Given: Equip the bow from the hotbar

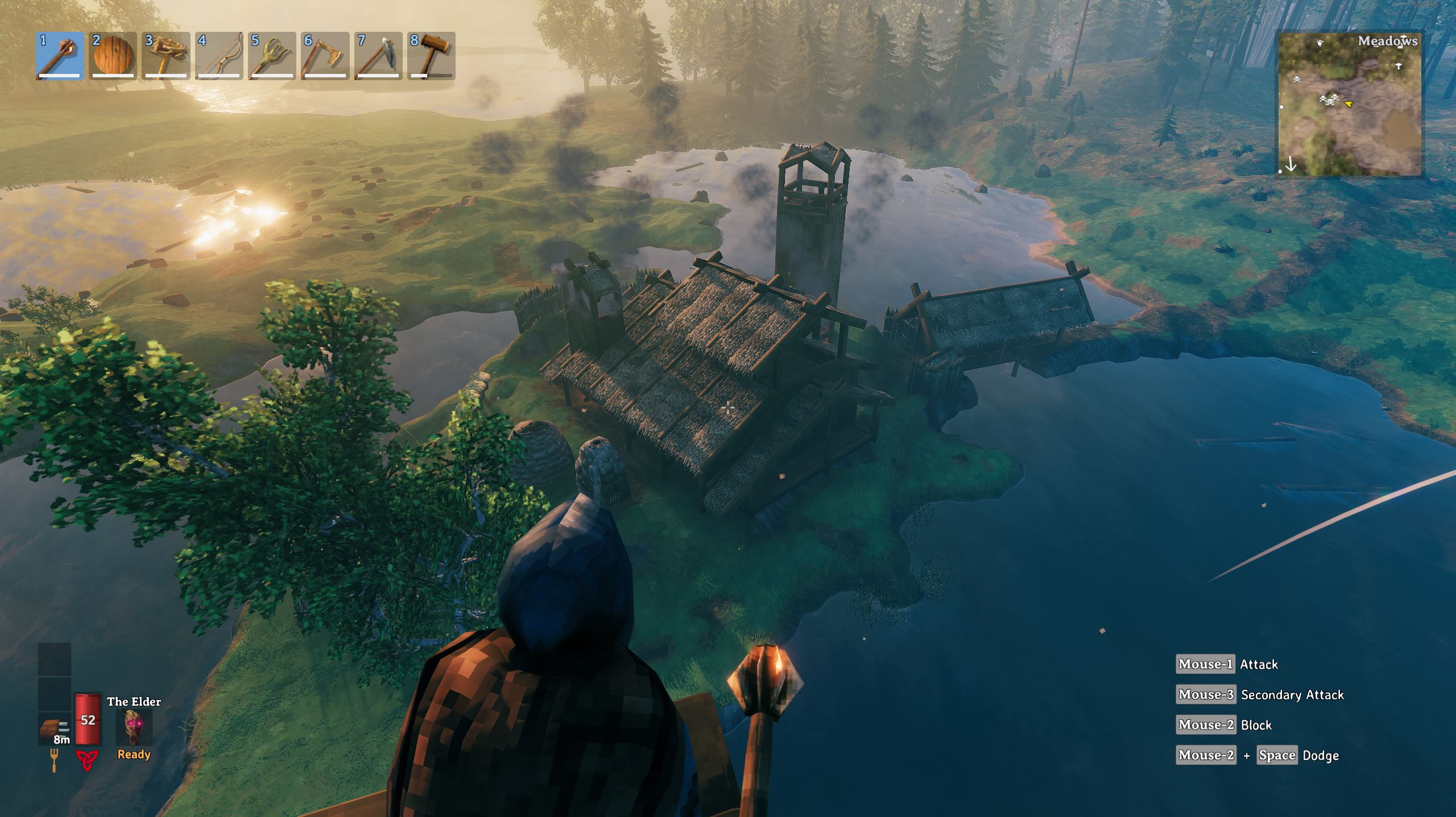Looking at the screenshot, I should pos(219,56).
